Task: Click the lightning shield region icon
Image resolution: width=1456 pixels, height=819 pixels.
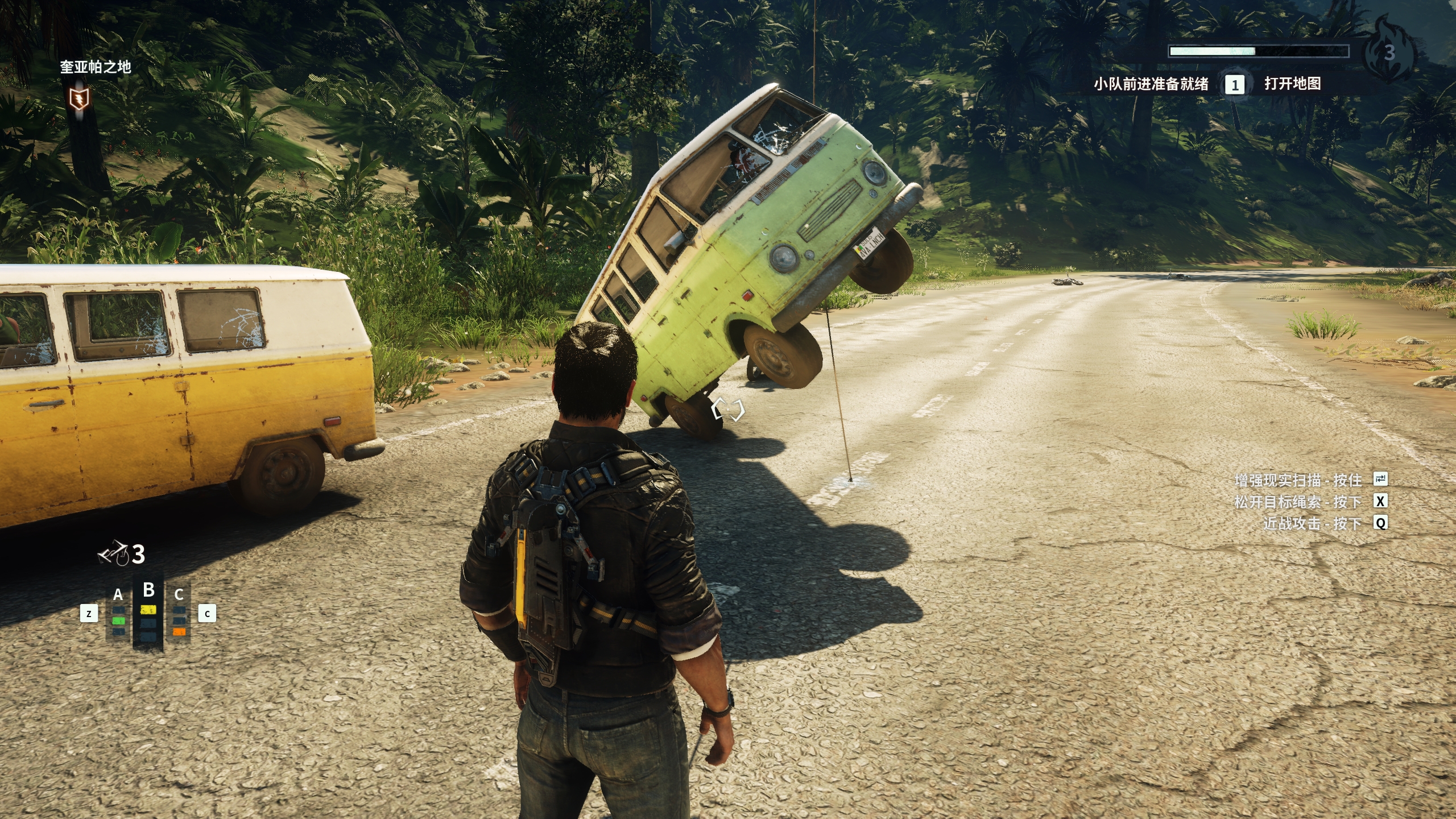Action: (78, 99)
